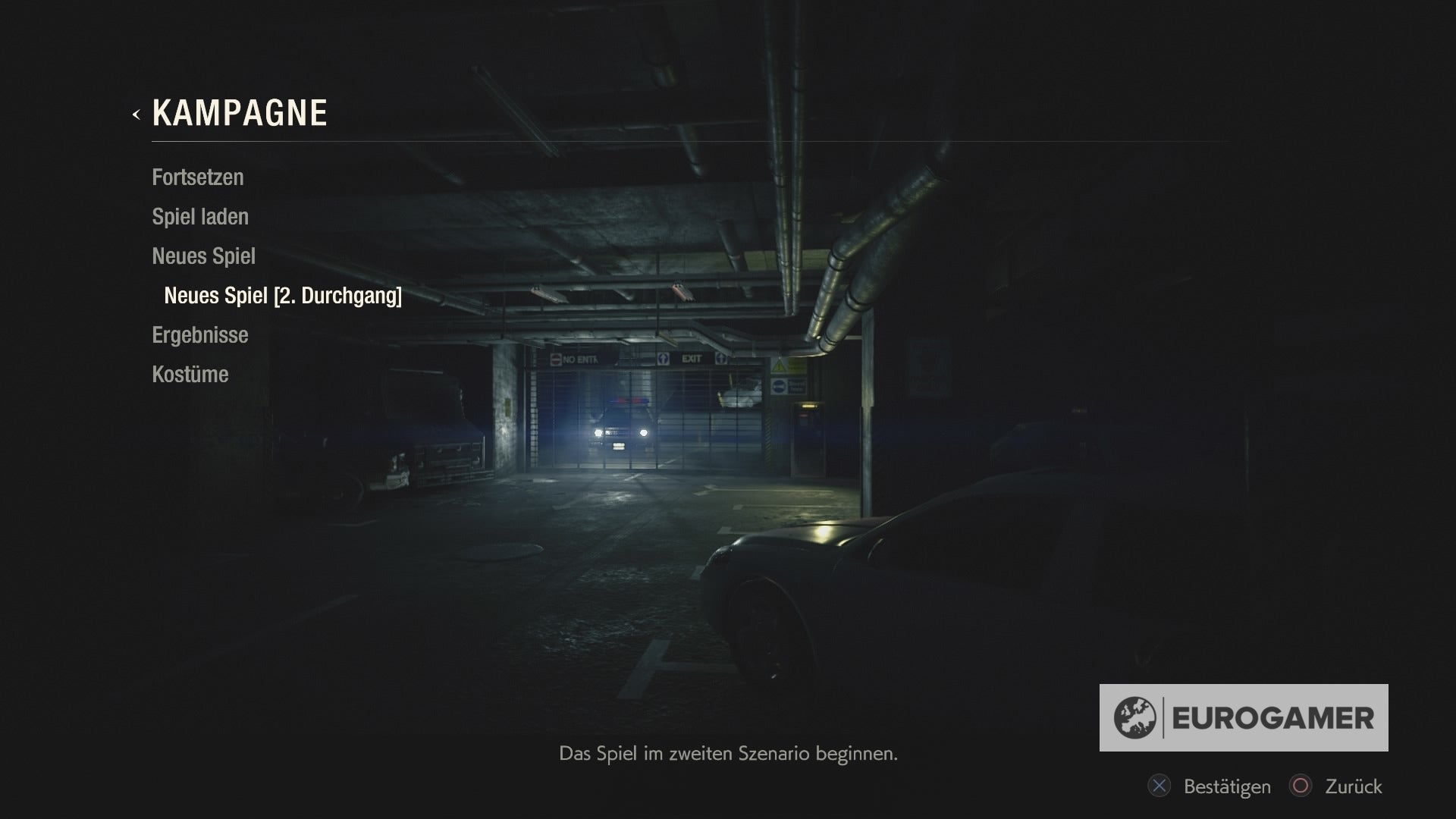
Task: Select Fortsetzen to continue the game
Action: [198, 177]
